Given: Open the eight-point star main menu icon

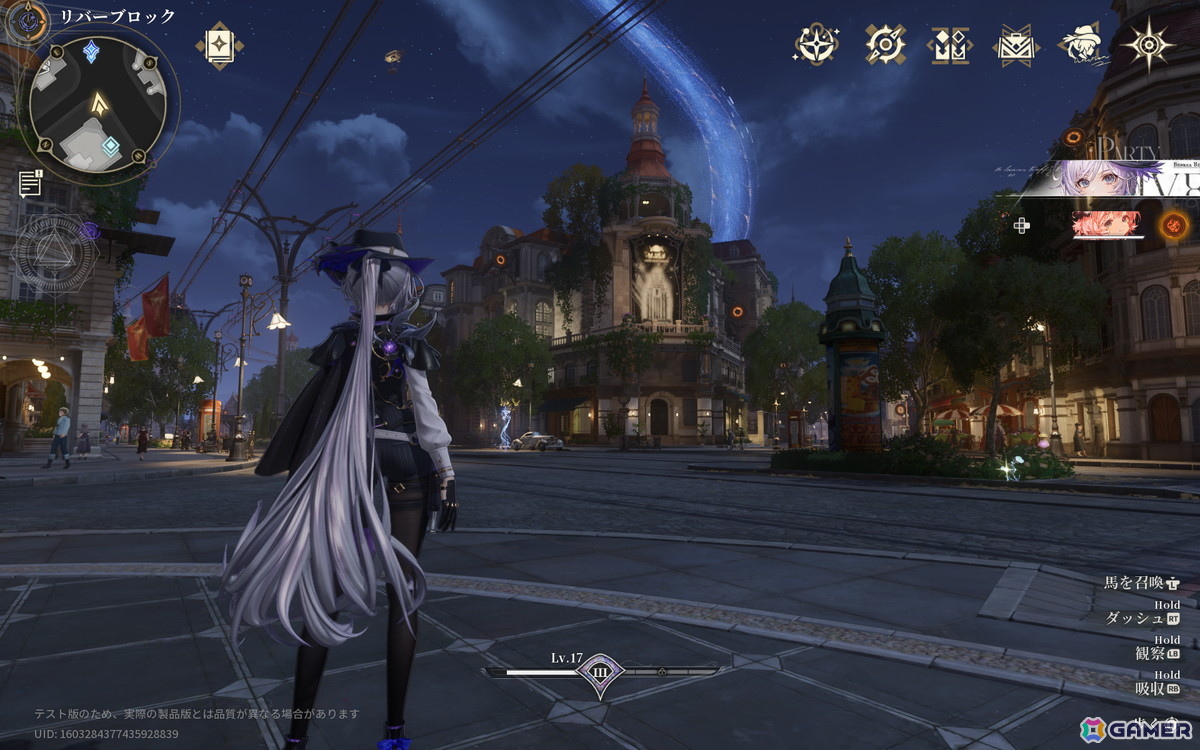Looking at the screenshot, I should (x=1147, y=44).
